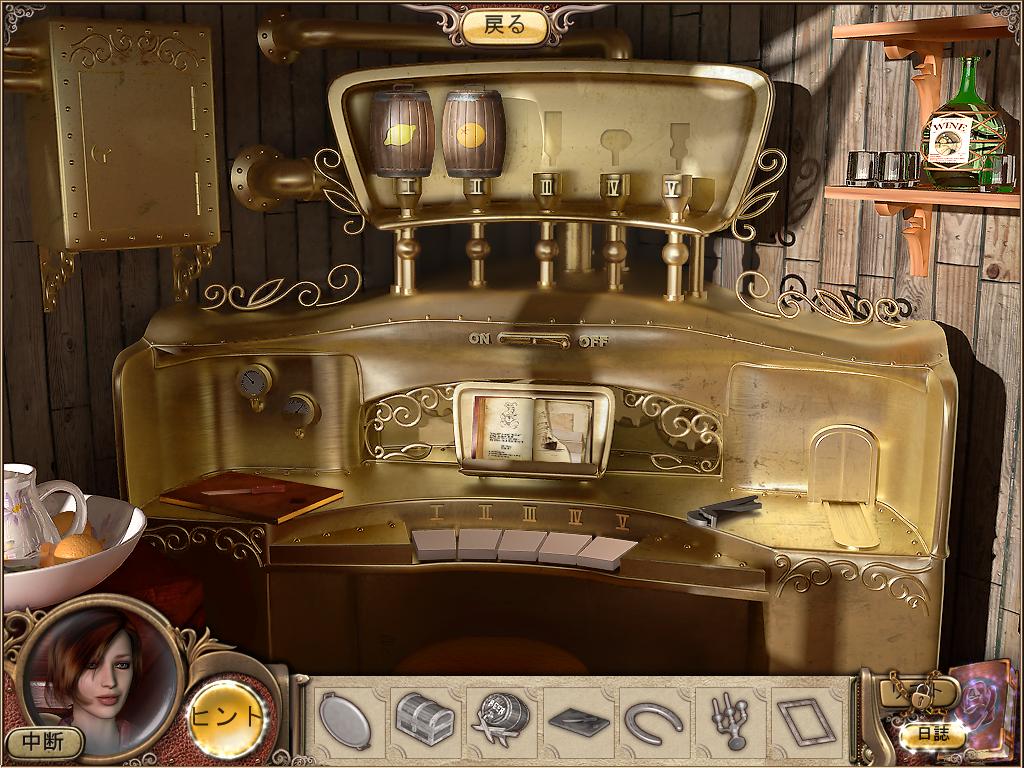Pause with the 中断 button

(43, 742)
